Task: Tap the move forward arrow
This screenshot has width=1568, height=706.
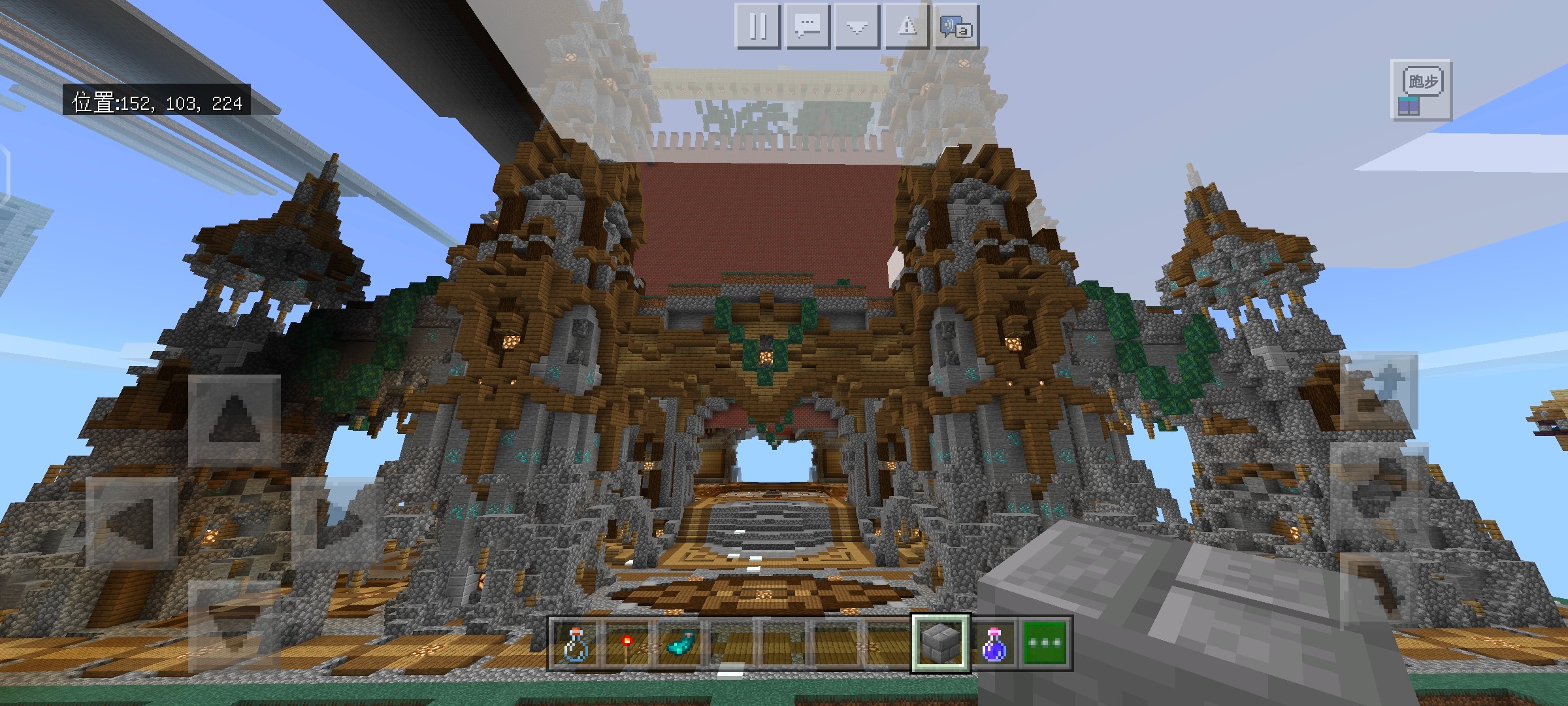Action: tap(235, 420)
